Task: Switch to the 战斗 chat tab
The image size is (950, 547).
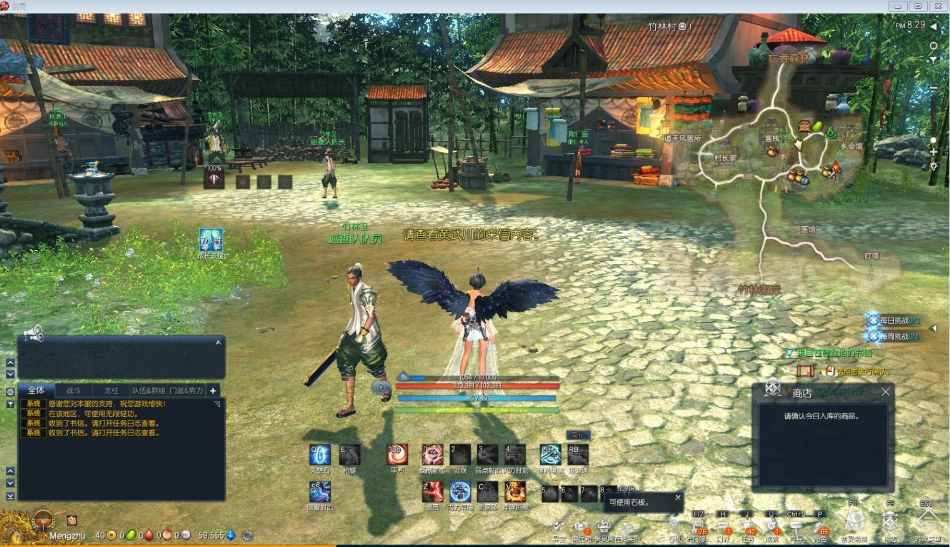Action: pos(74,390)
